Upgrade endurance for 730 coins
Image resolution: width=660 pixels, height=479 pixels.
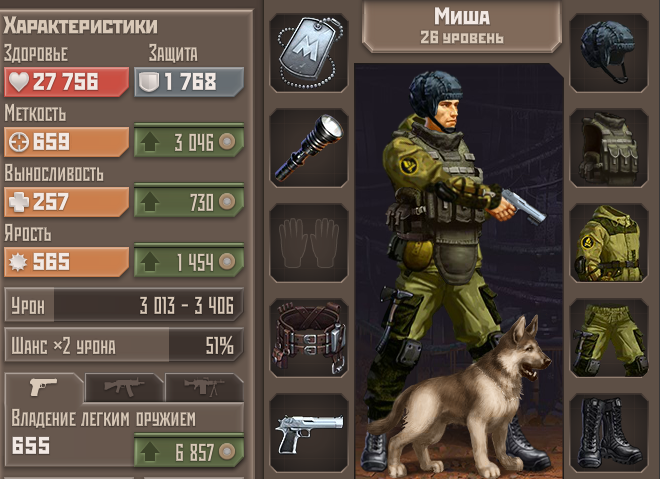coord(189,202)
